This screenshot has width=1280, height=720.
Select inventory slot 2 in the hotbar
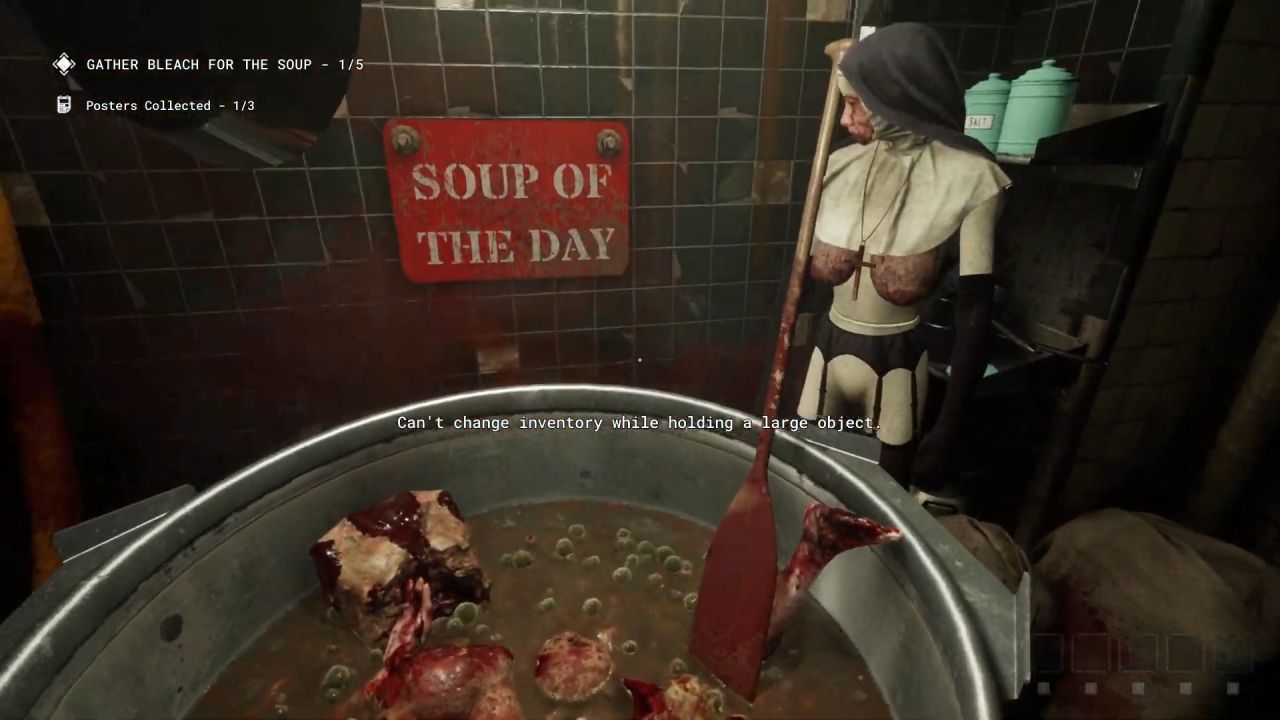click(x=1092, y=652)
